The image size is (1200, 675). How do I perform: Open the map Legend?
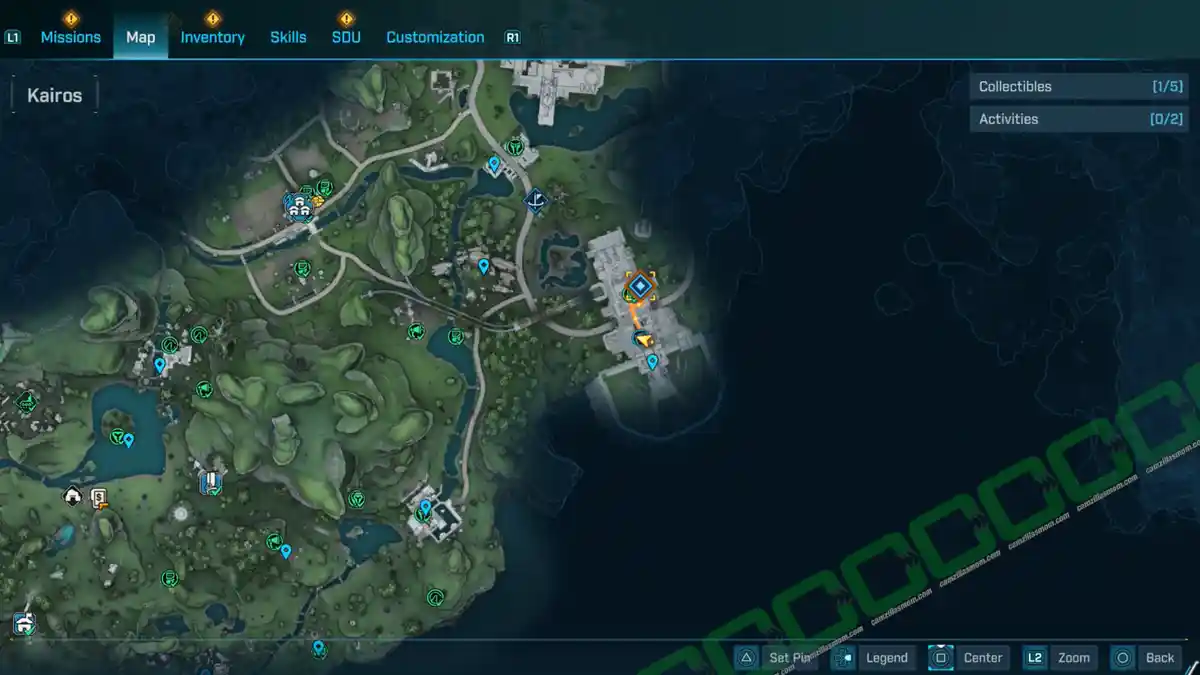click(x=873, y=657)
